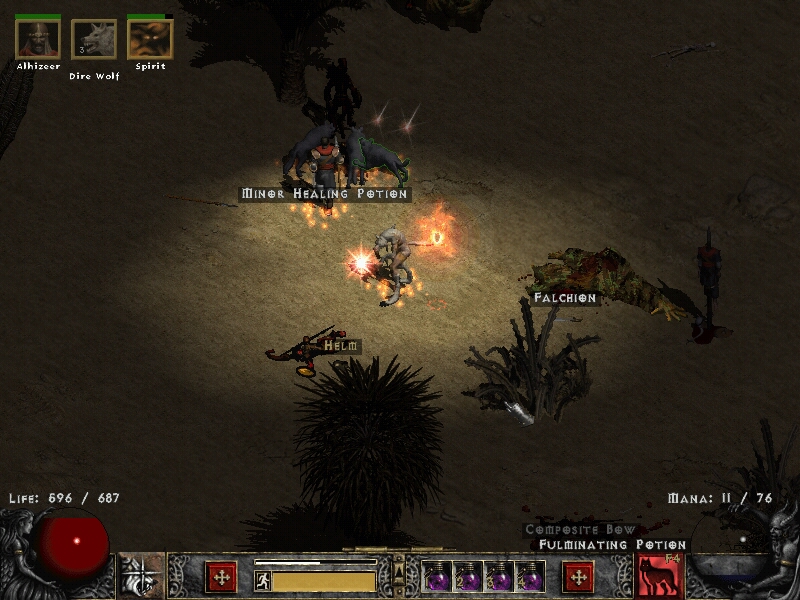Image resolution: width=800 pixels, height=600 pixels.
Task: Open new skills with the right red plus button
Action: [578, 576]
